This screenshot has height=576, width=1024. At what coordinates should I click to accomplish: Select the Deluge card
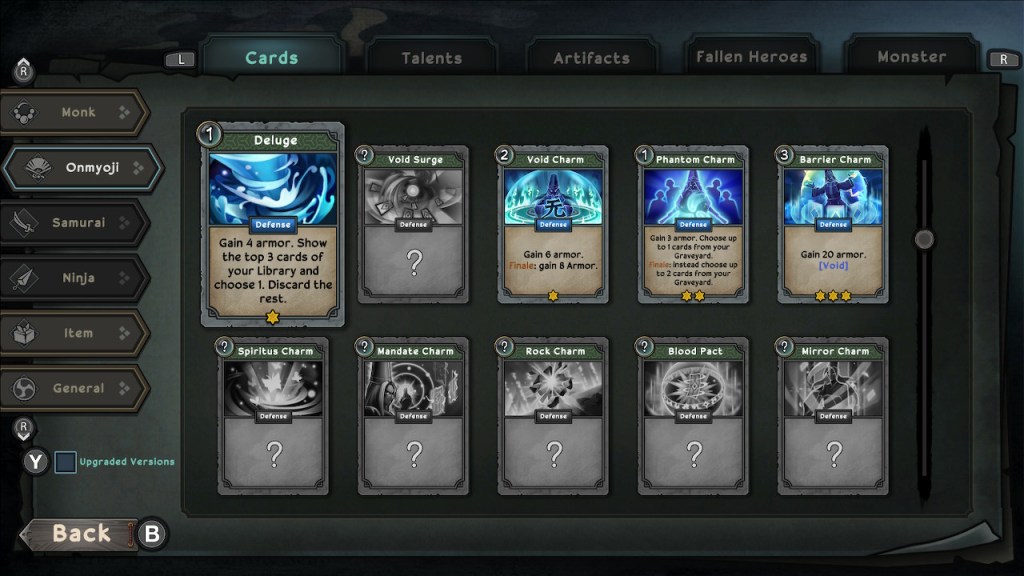click(x=273, y=225)
